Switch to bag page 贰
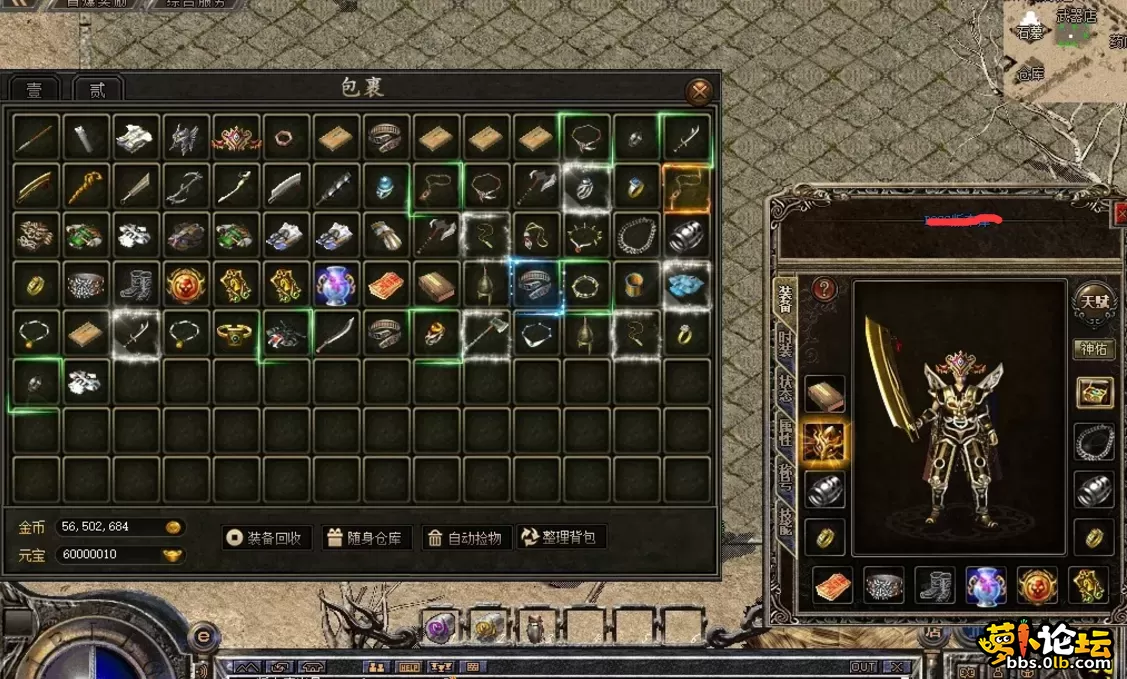1127x679 pixels. click(98, 90)
